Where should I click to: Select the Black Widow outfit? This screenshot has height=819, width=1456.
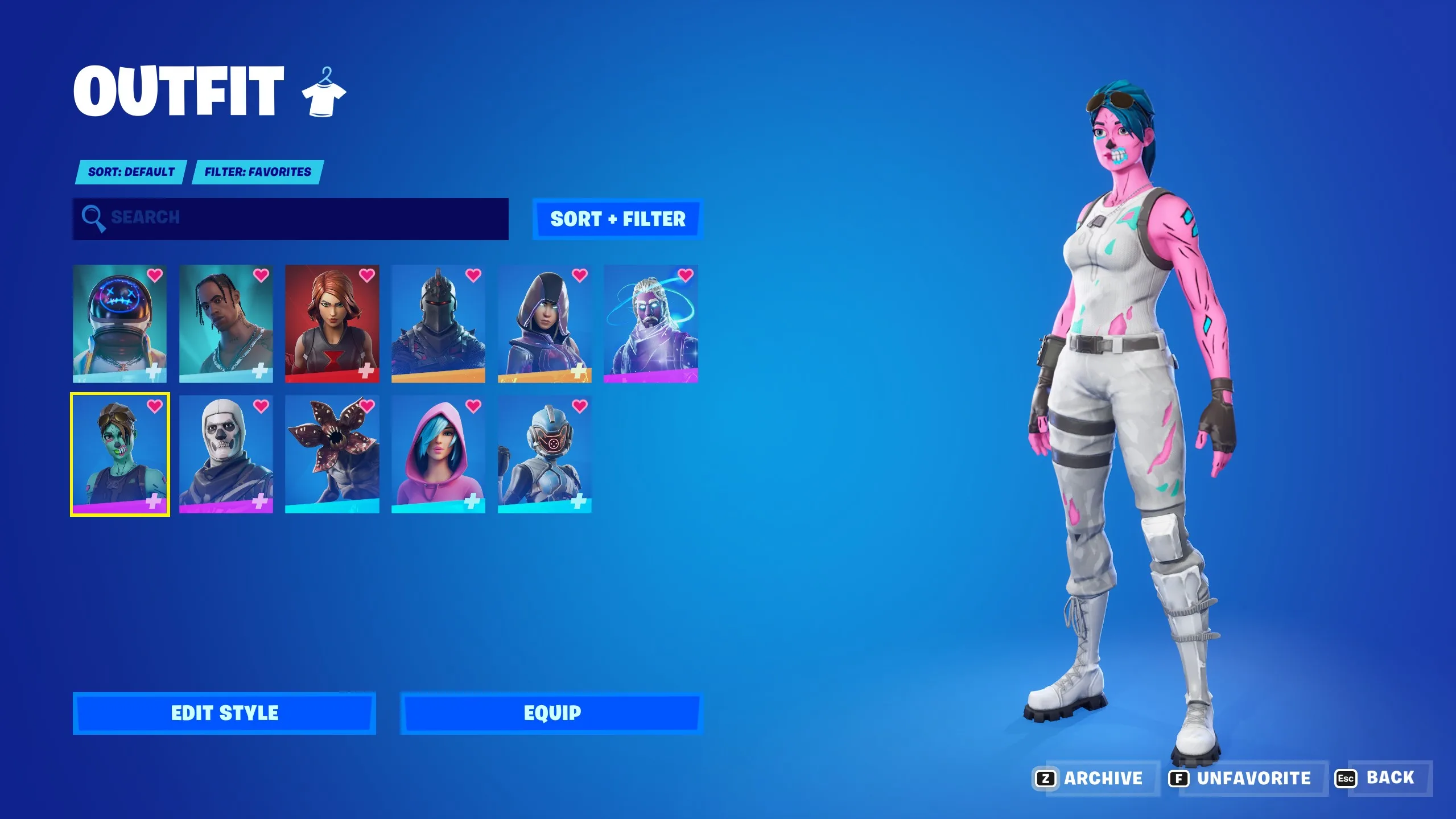[332, 323]
